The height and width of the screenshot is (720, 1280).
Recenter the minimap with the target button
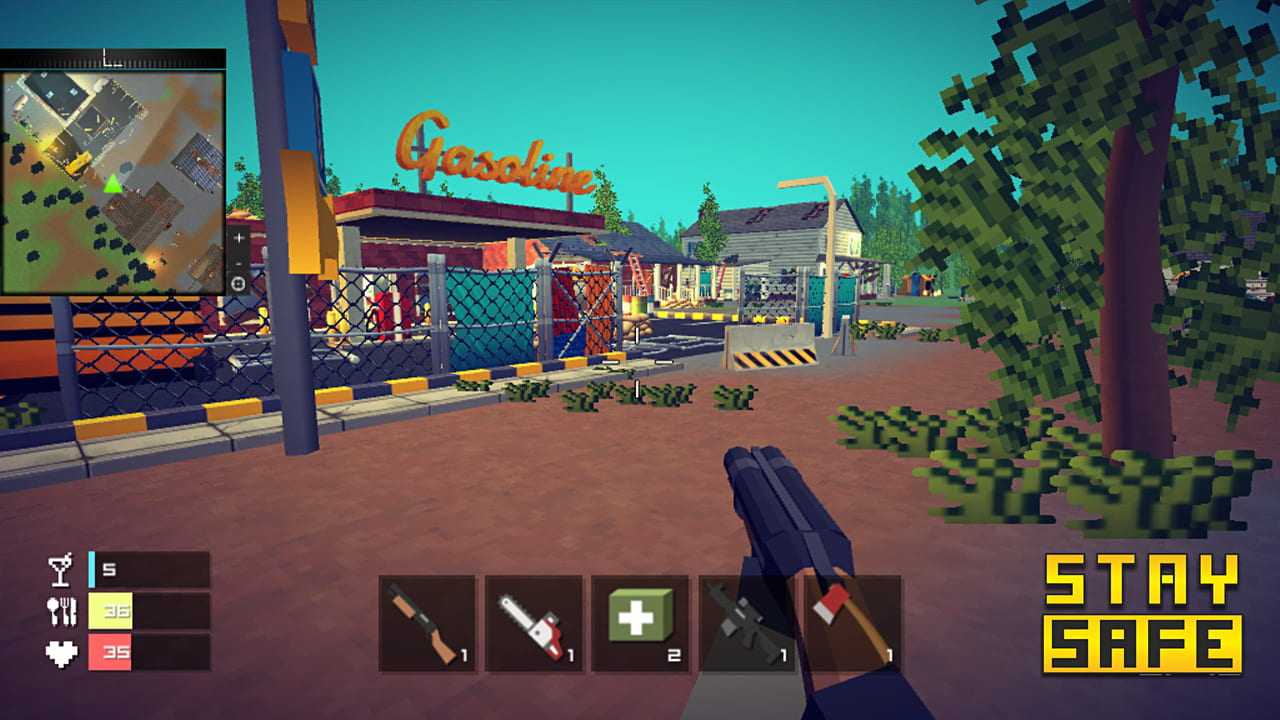click(x=238, y=284)
